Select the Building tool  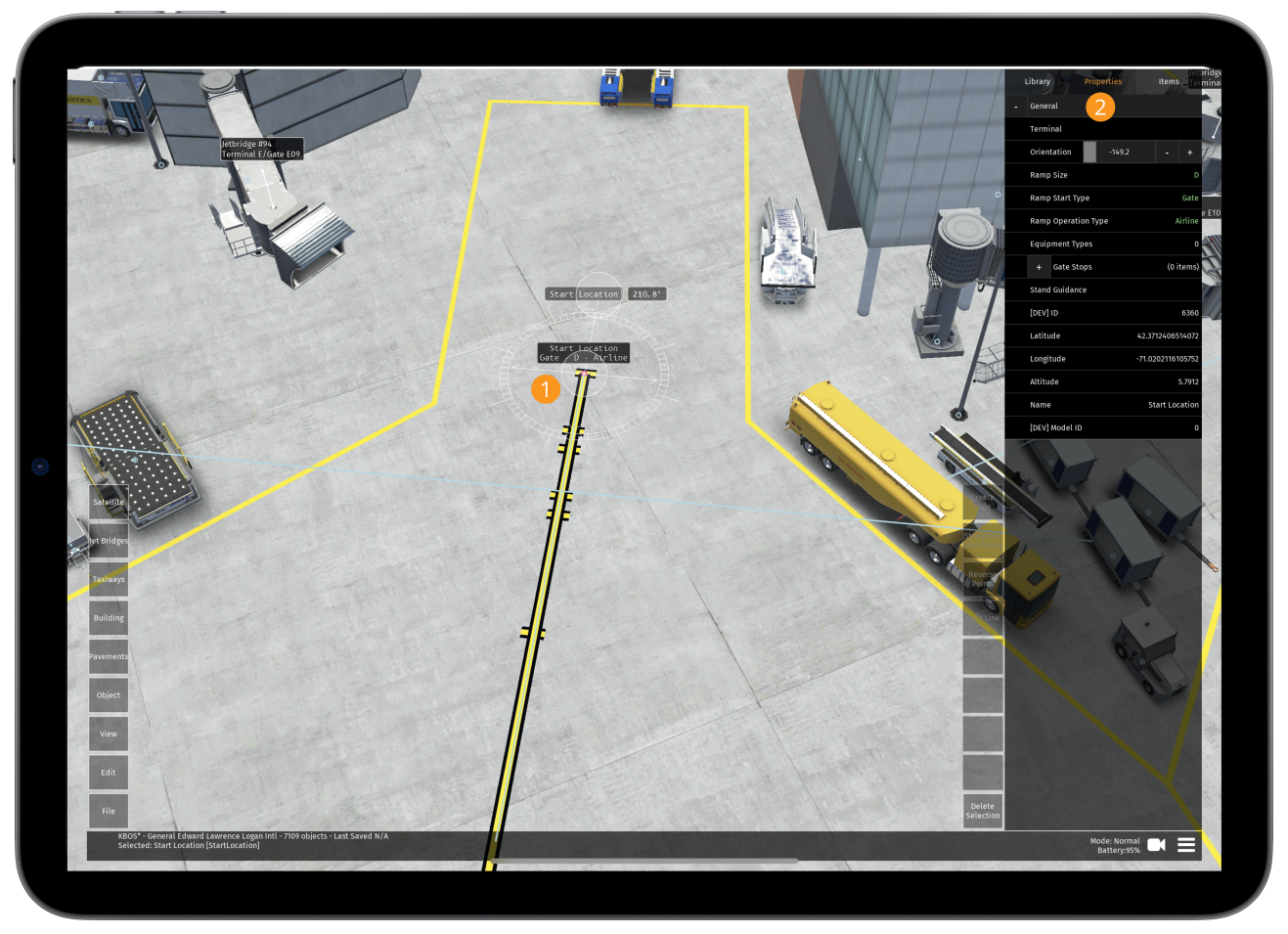(x=108, y=617)
